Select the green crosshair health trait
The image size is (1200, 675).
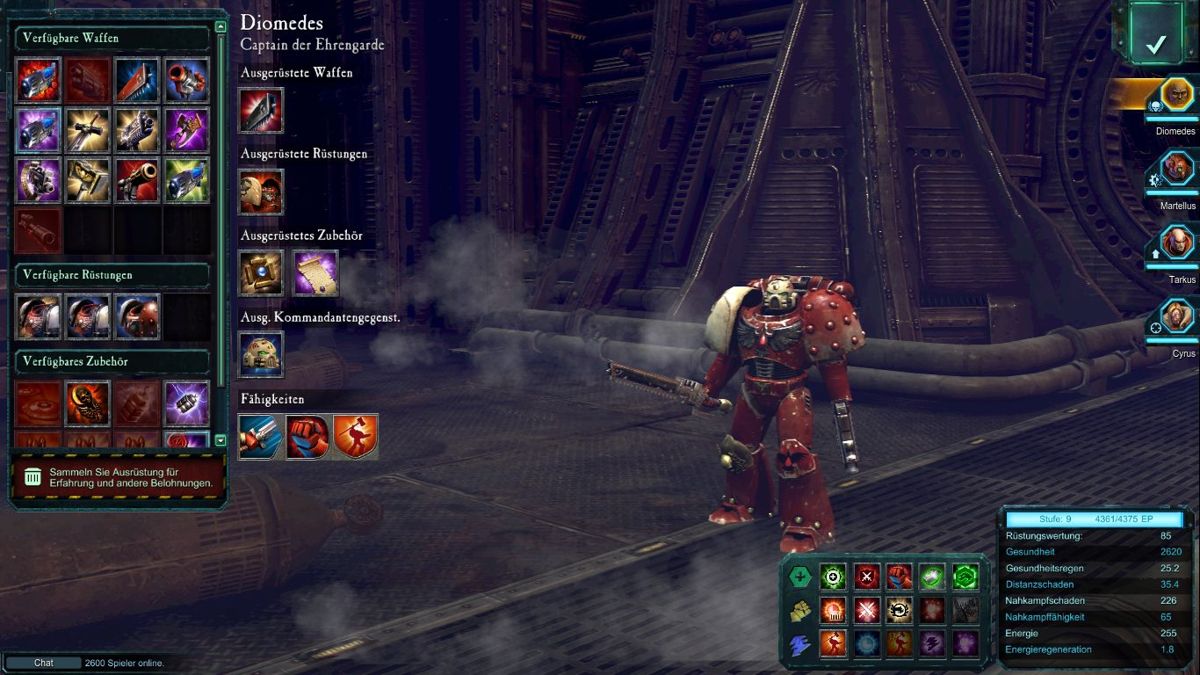click(833, 576)
